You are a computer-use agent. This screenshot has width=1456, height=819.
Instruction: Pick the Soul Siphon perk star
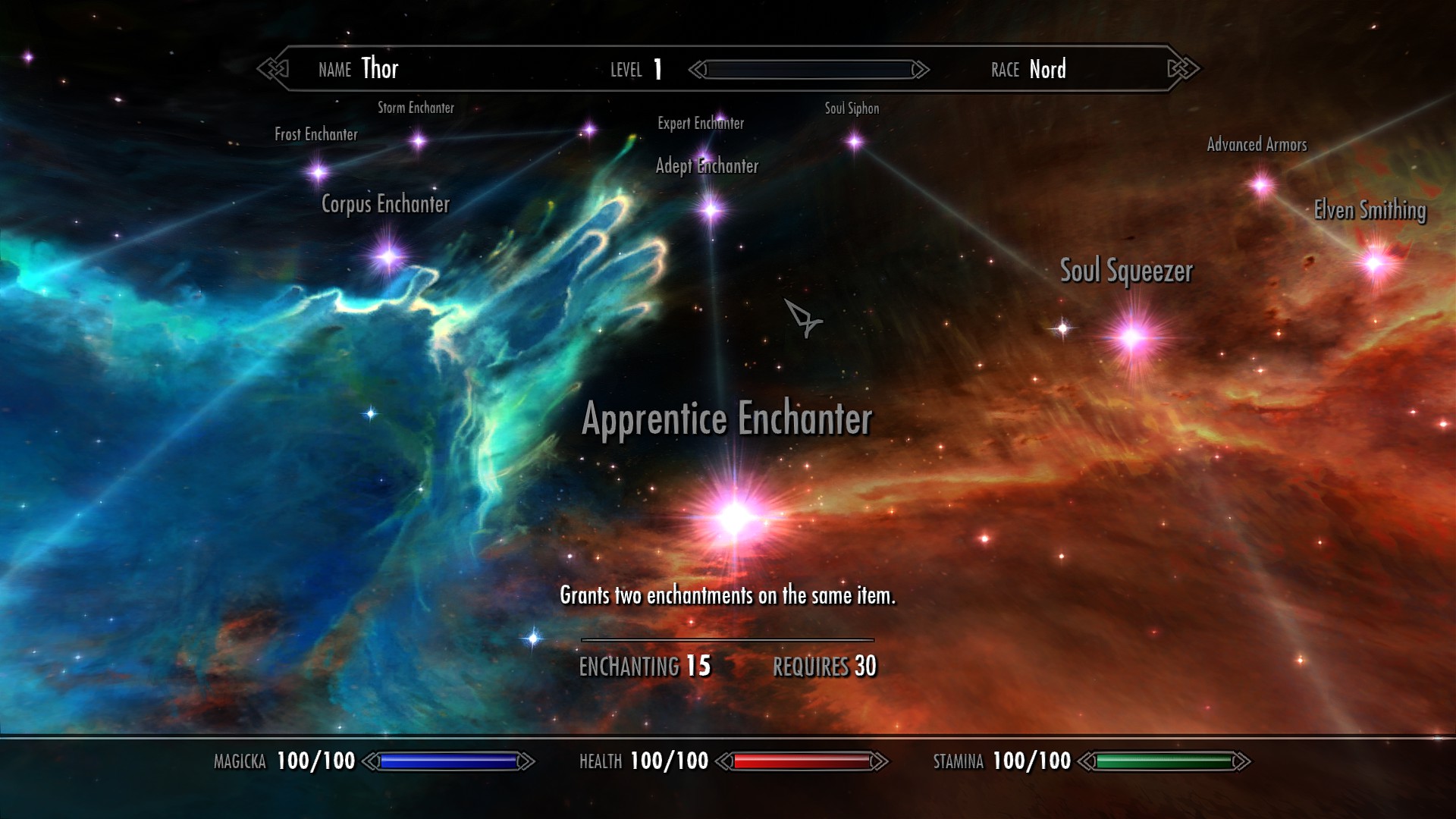[x=855, y=142]
